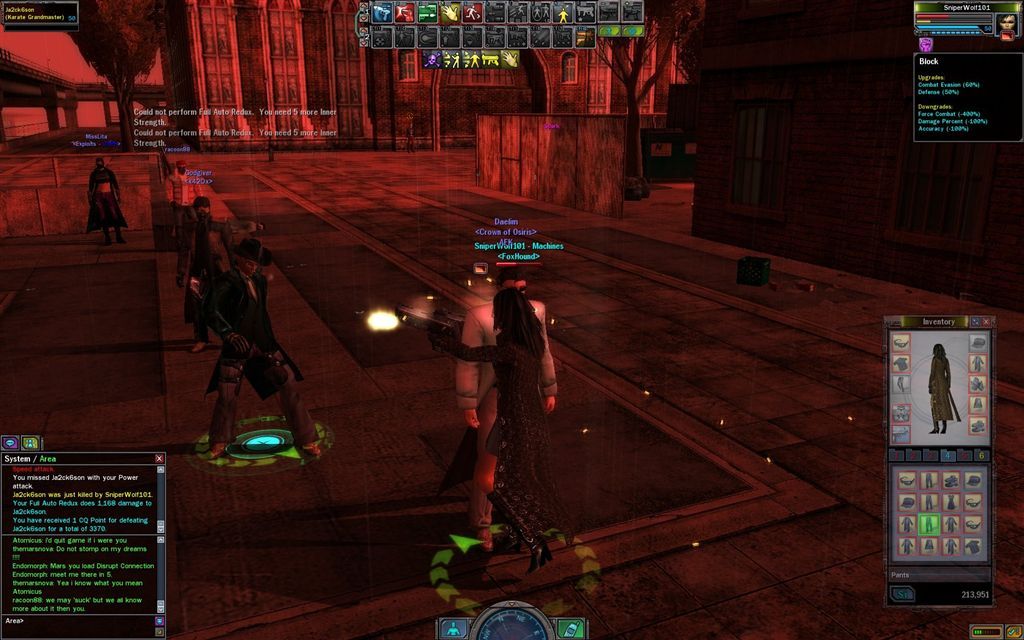Click the purple skull and crossbones icon
The image size is (1024, 640).
tap(433, 60)
